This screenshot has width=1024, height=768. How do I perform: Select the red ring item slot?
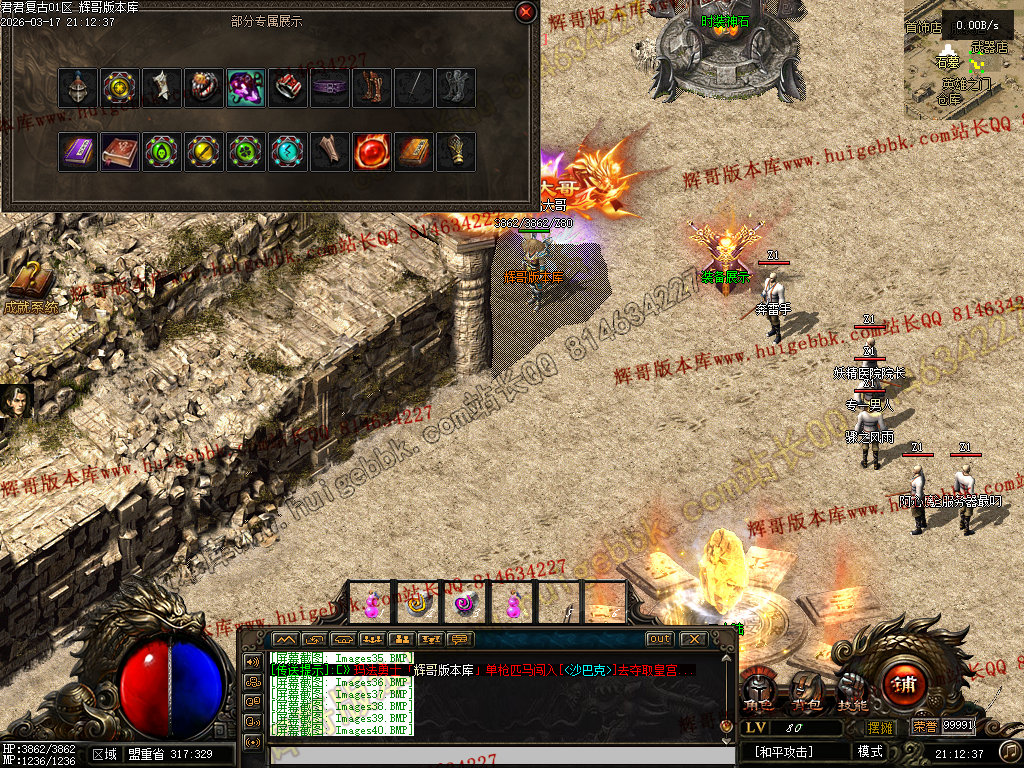287,88
